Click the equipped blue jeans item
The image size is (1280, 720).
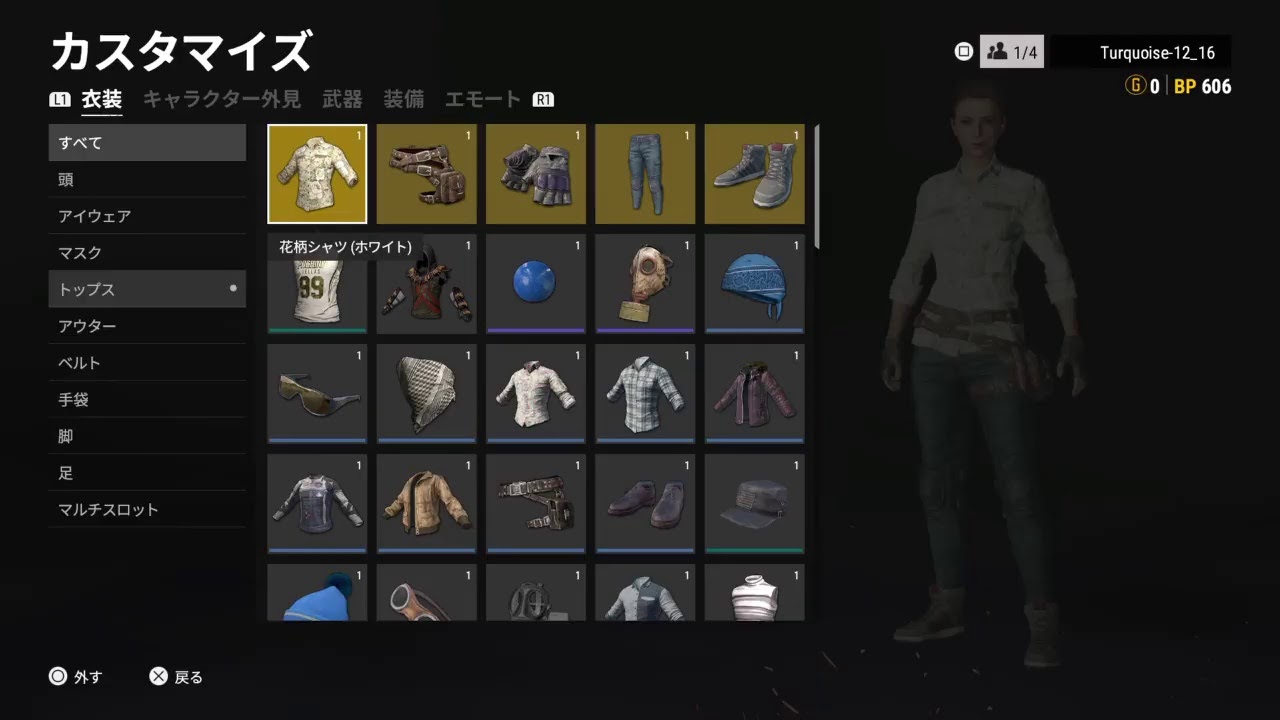[644, 173]
